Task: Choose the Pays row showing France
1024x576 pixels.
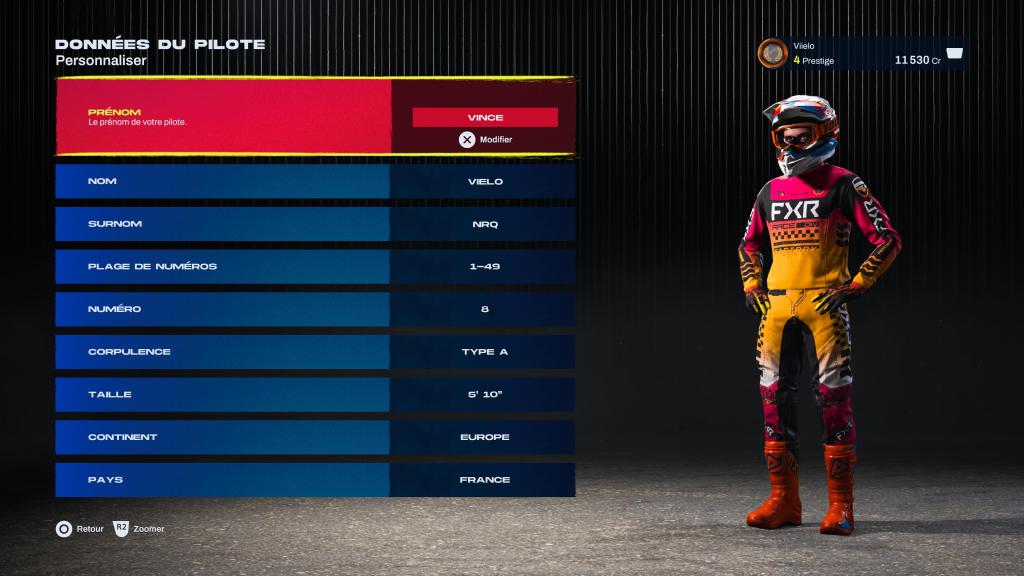Action: tap(315, 480)
